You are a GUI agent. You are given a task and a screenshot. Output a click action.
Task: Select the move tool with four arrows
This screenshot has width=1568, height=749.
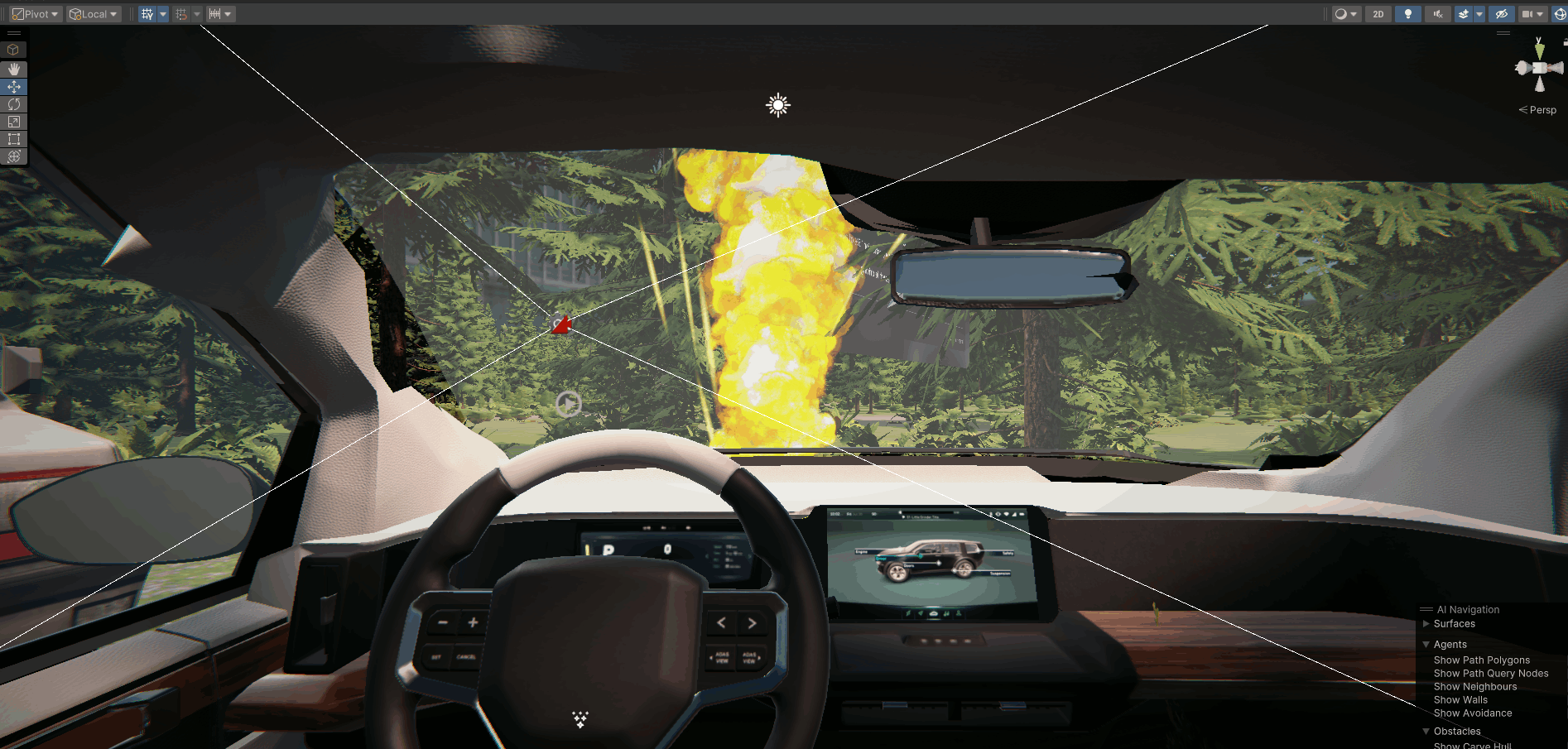point(14,87)
